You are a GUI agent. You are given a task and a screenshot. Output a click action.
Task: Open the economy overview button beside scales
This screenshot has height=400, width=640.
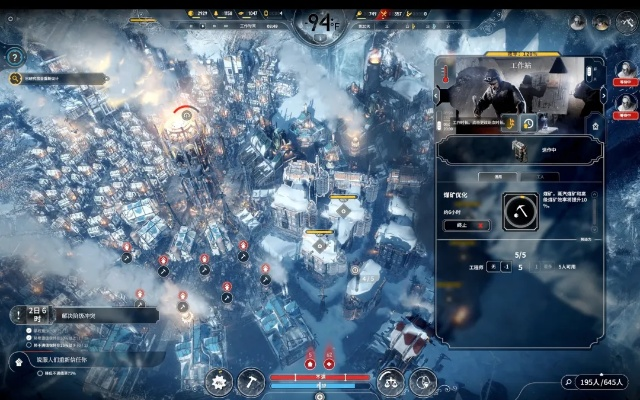pos(424,381)
